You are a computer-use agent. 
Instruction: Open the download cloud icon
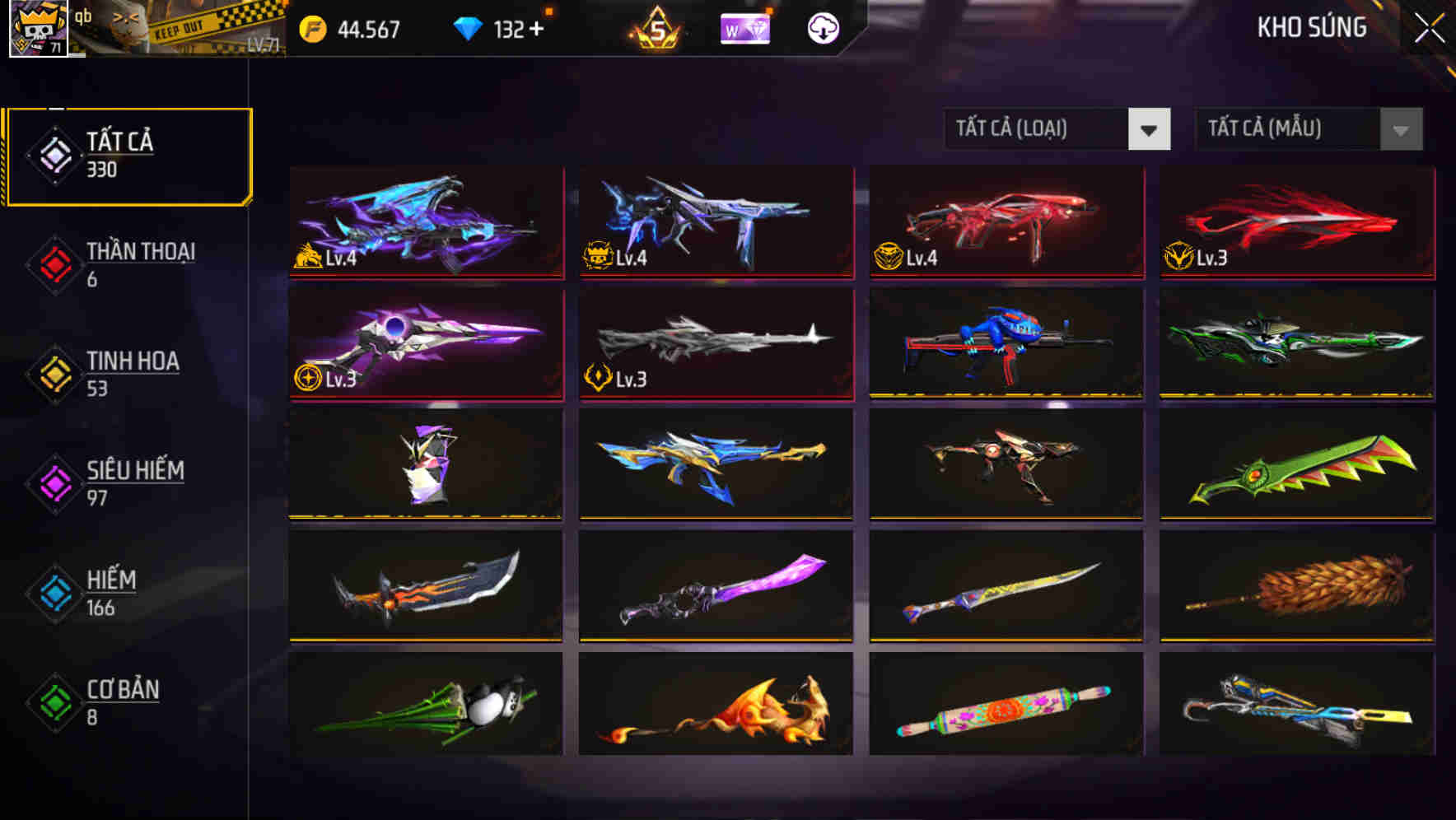tap(823, 30)
